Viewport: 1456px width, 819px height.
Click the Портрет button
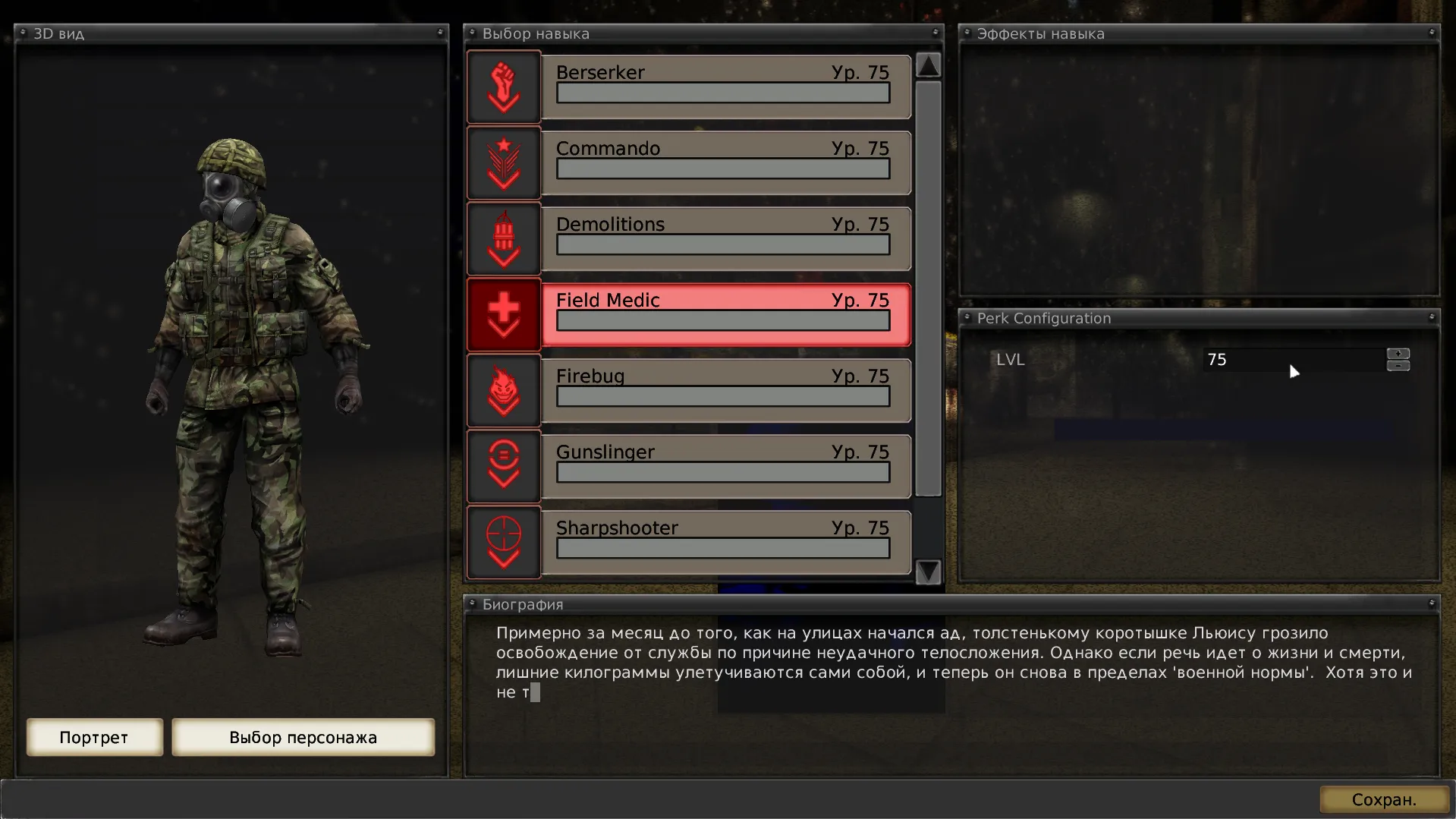[94, 737]
